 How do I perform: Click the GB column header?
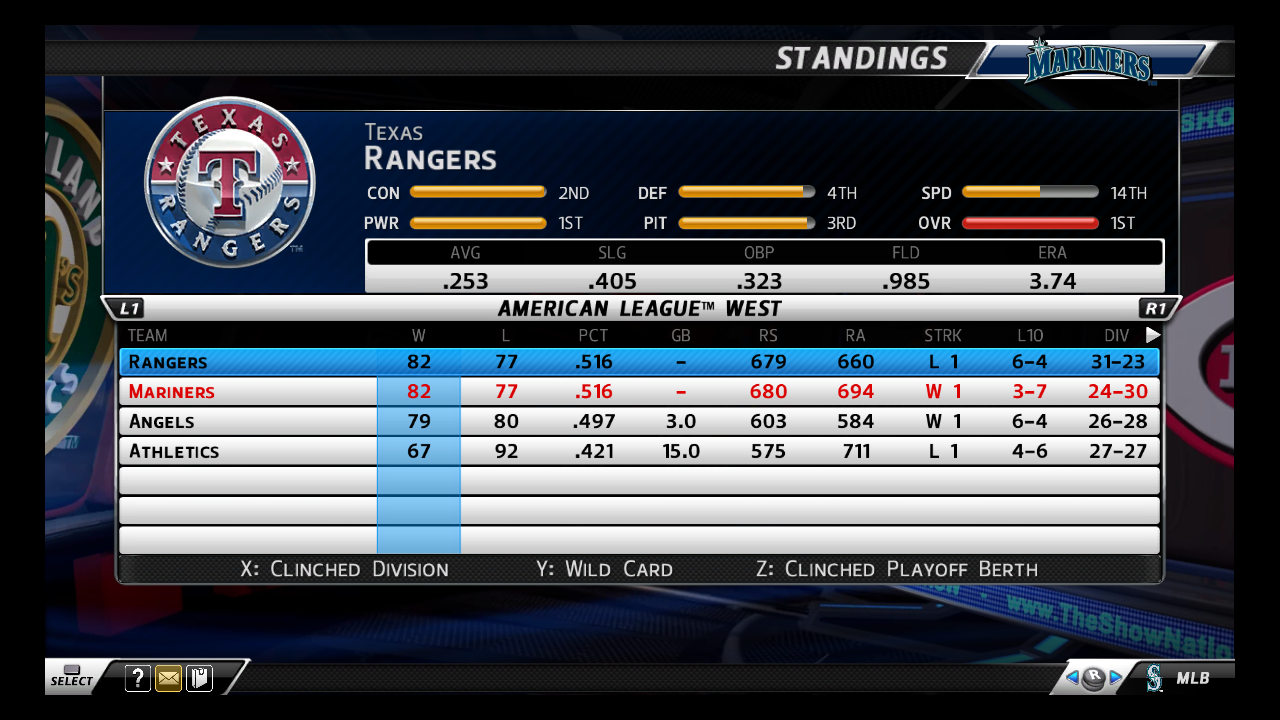681,336
